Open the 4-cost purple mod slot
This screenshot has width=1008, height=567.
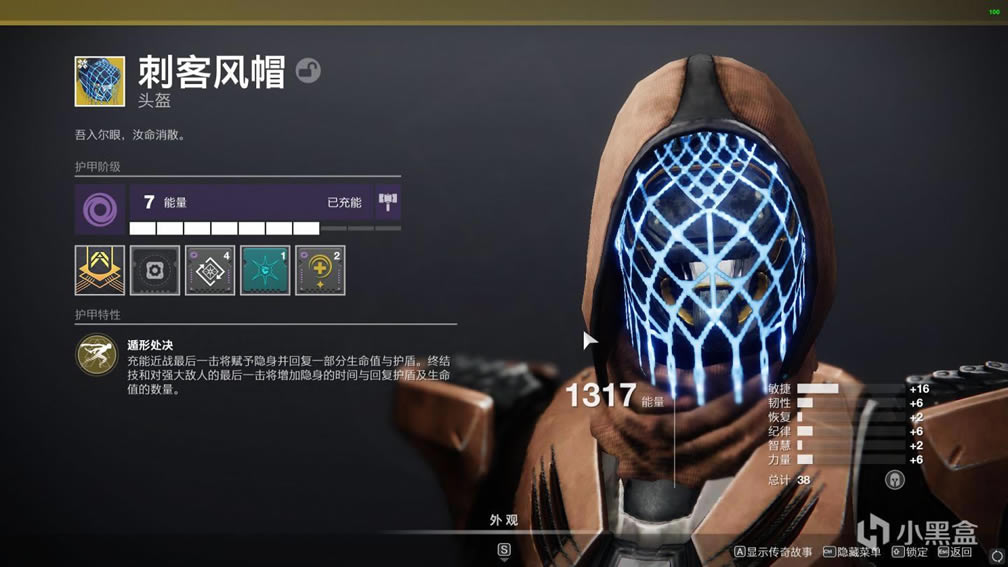click(x=210, y=270)
